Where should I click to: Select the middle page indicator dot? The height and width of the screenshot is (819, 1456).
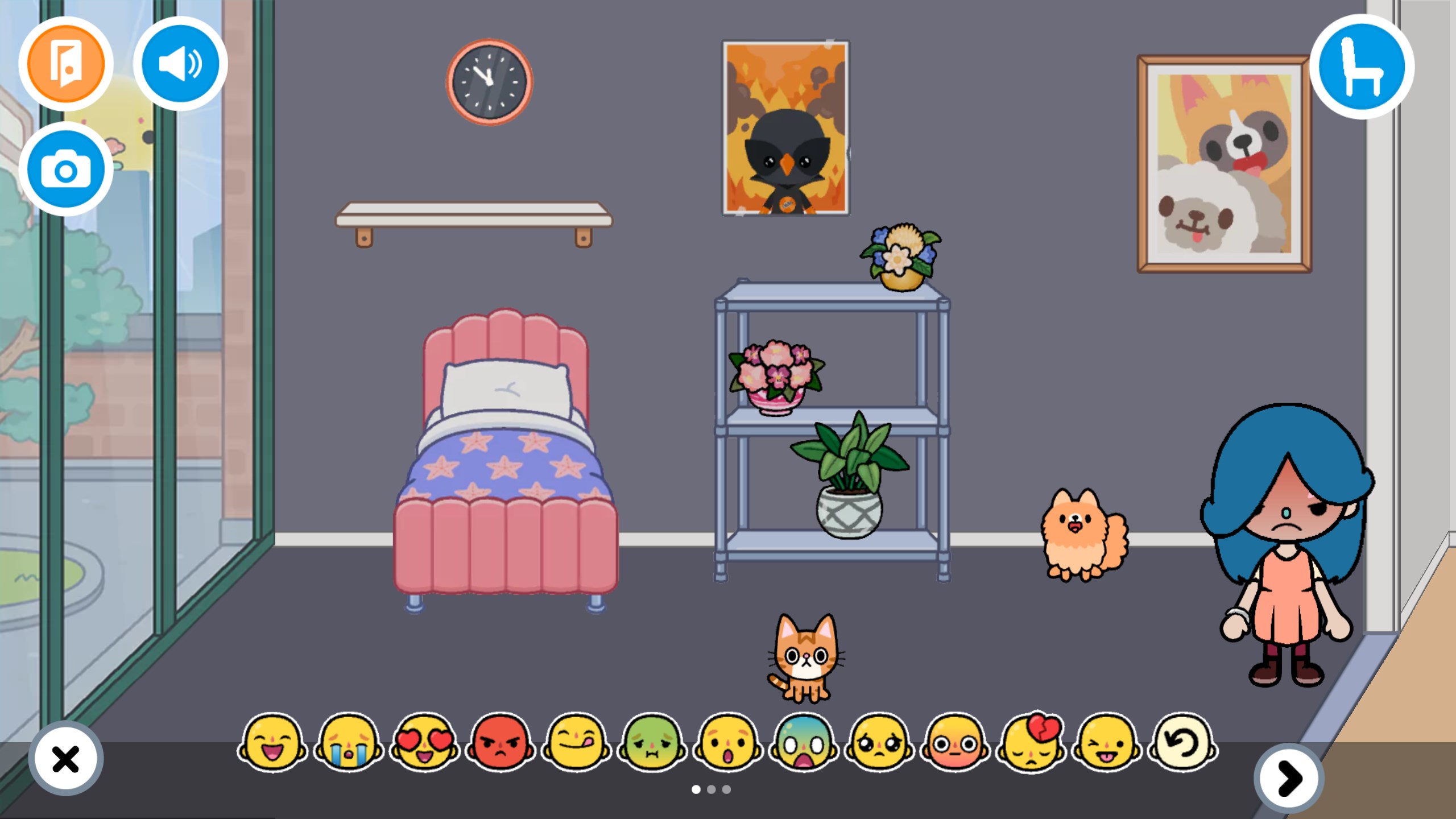pos(711,789)
